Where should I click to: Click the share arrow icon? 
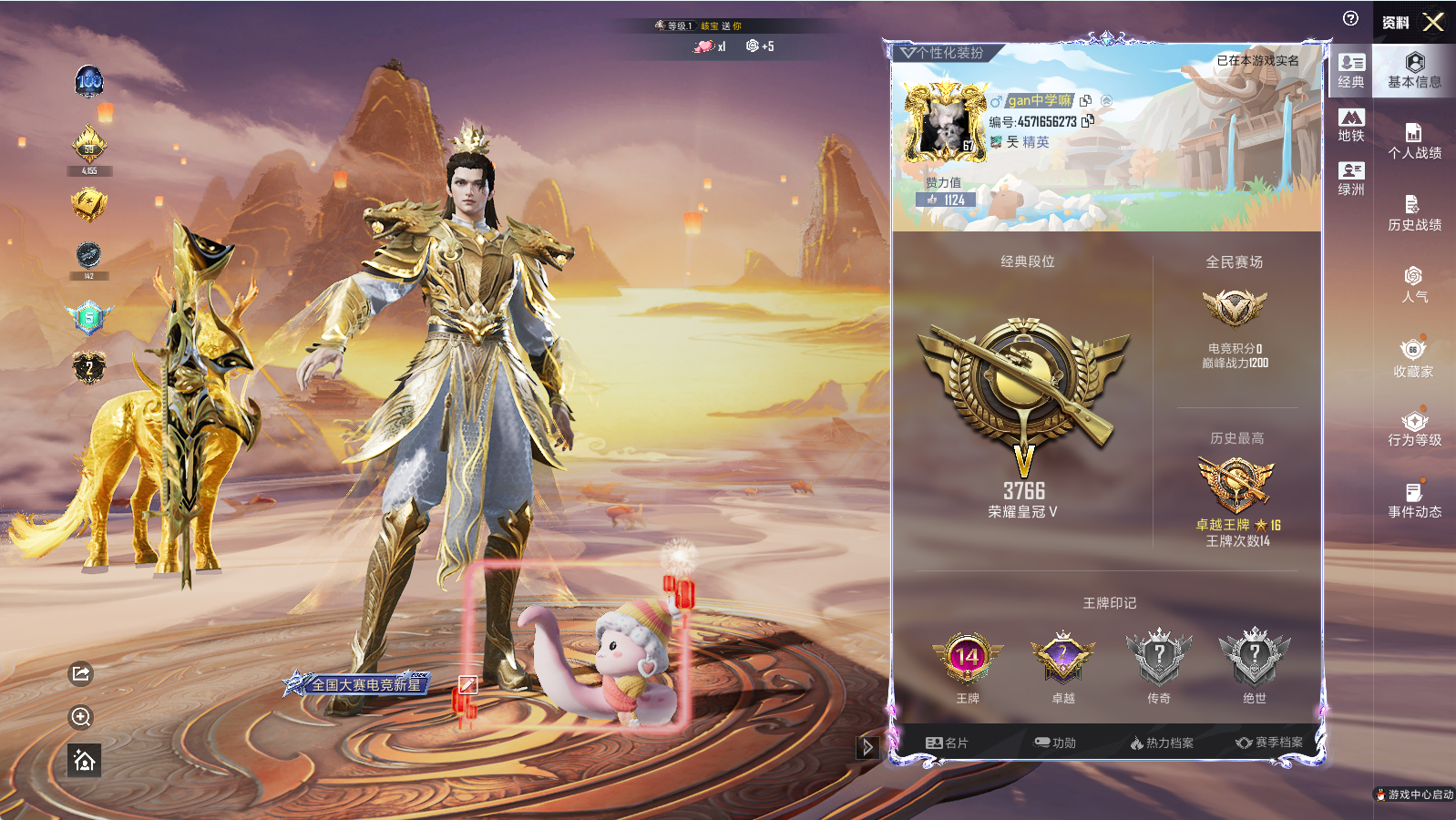[81, 673]
